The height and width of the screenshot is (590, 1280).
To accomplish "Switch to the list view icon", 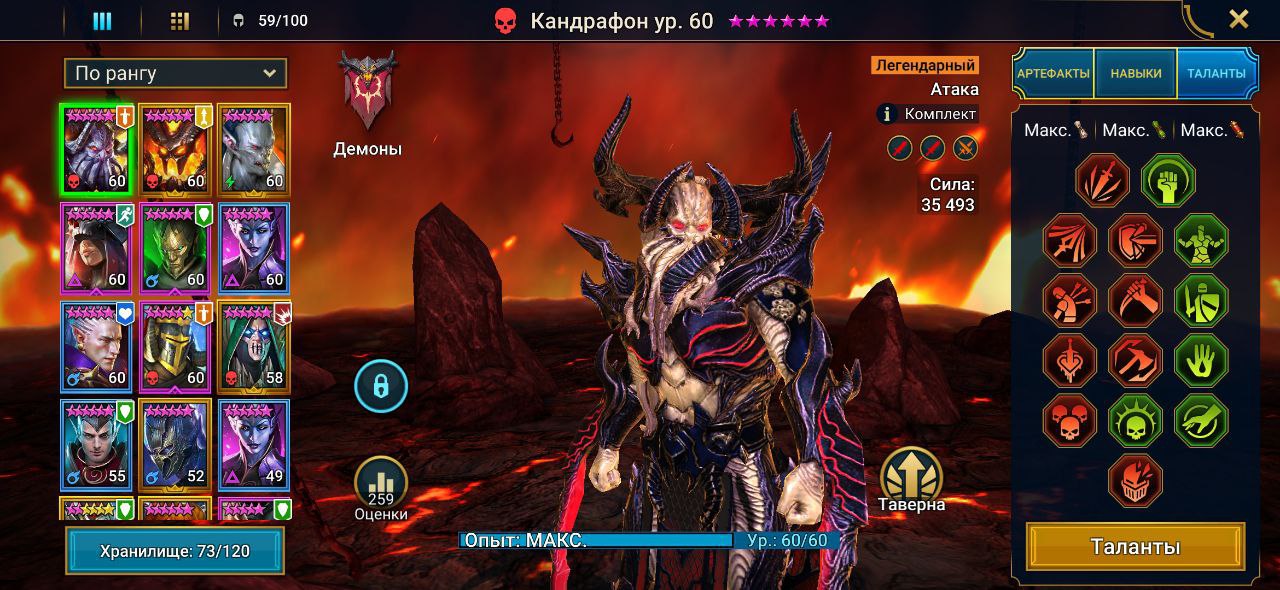I will [x=102, y=21].
